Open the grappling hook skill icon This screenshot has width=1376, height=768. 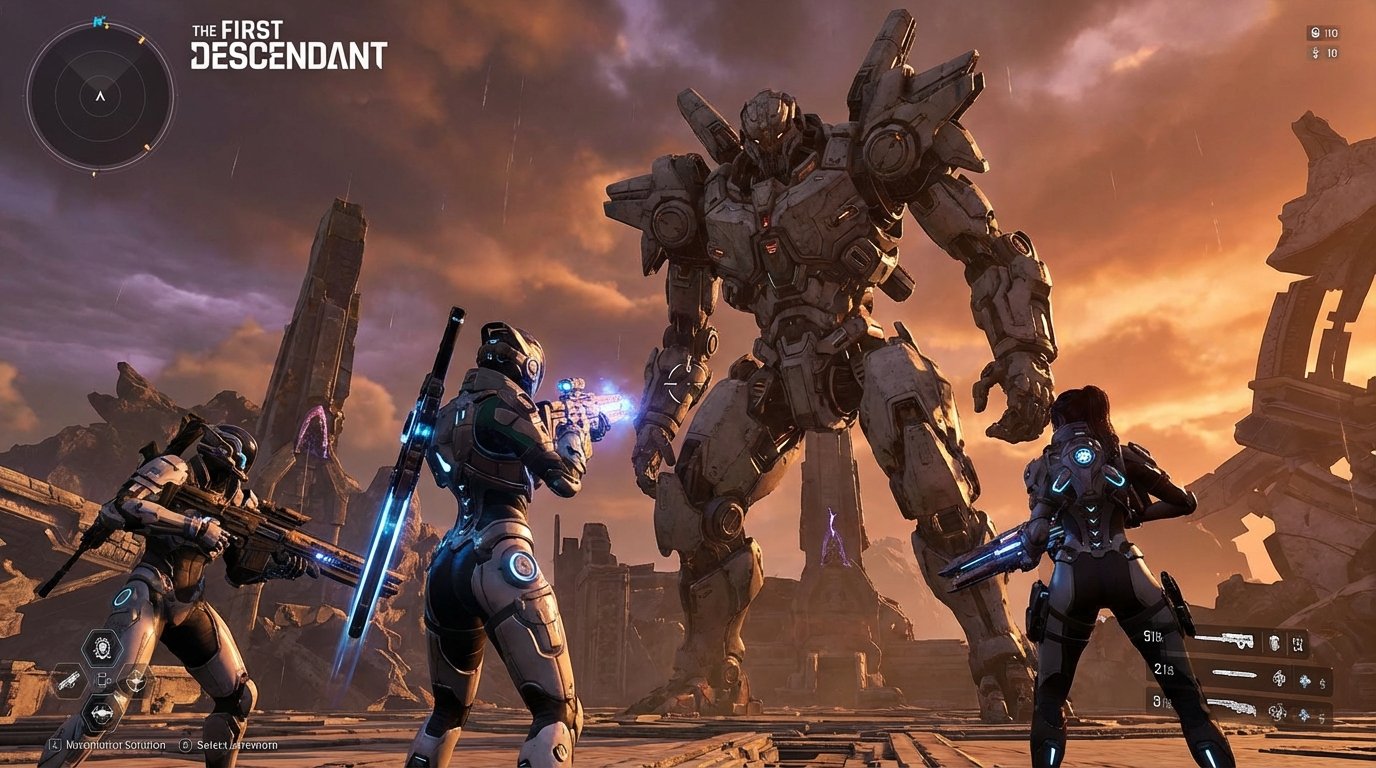(135, 682)
